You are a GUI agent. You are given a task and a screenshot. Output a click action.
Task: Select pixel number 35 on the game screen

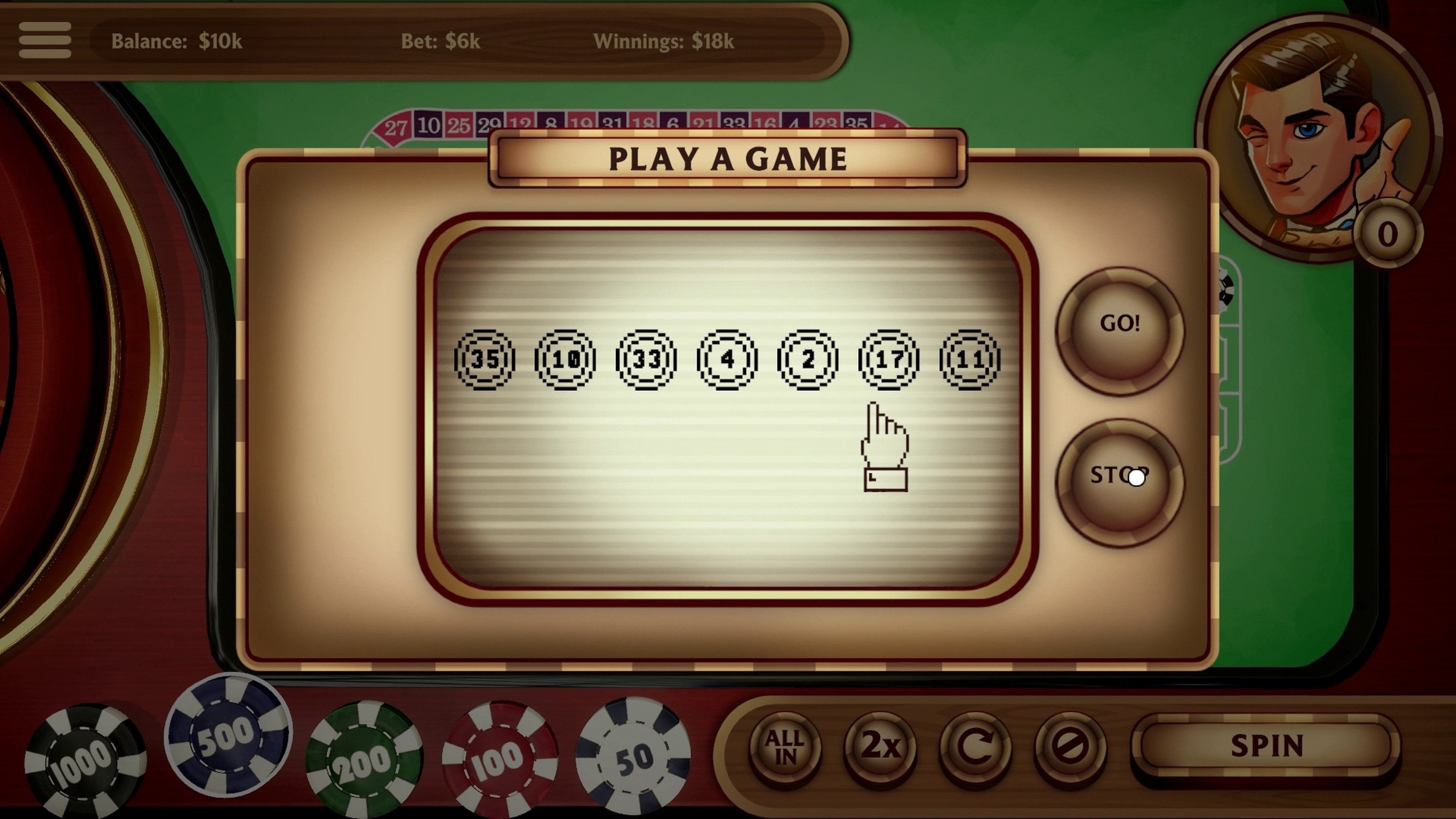[485, 360]
